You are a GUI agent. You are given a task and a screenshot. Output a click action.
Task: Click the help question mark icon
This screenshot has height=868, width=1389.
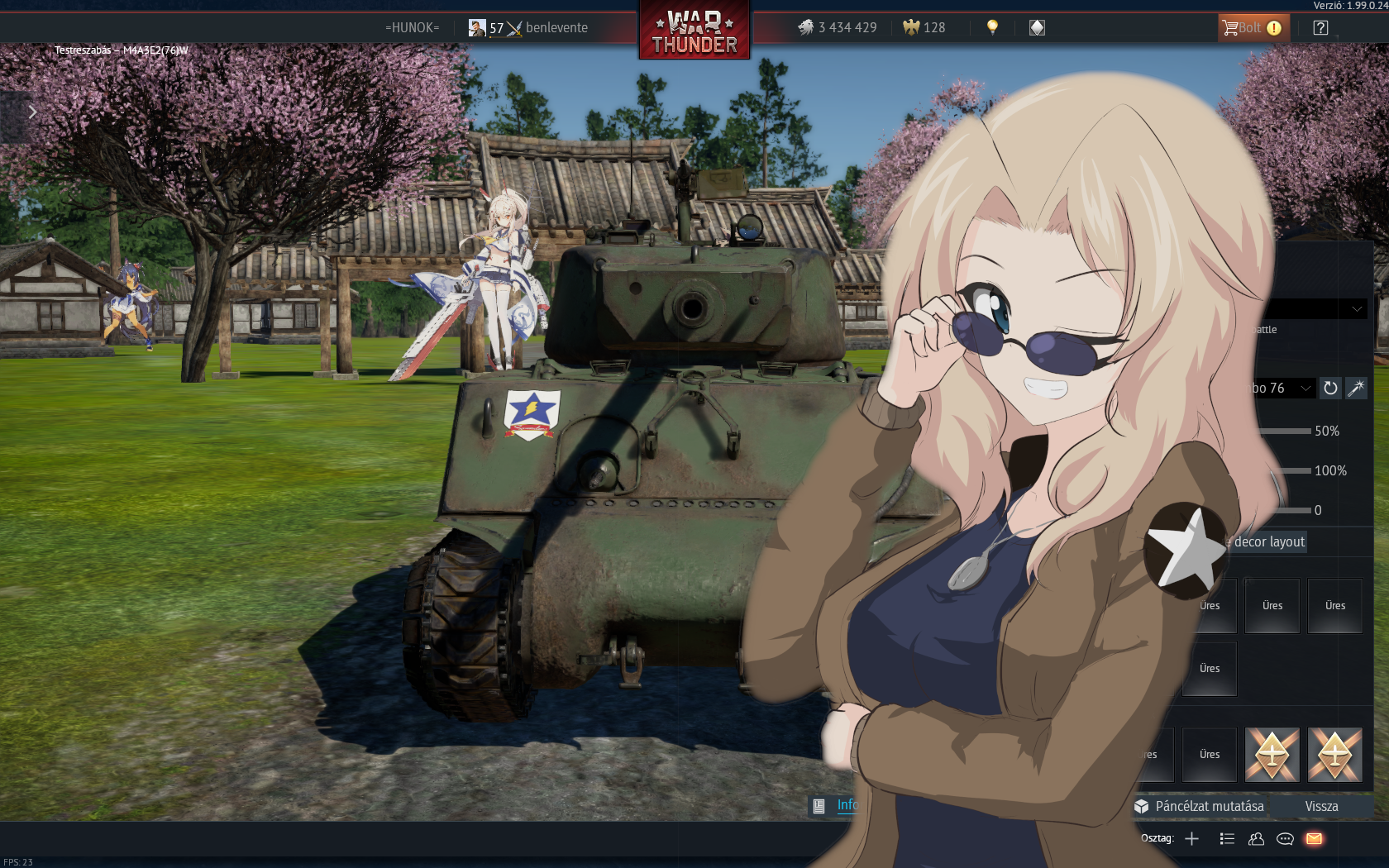pyautogui.click(x=1320, y=27)
